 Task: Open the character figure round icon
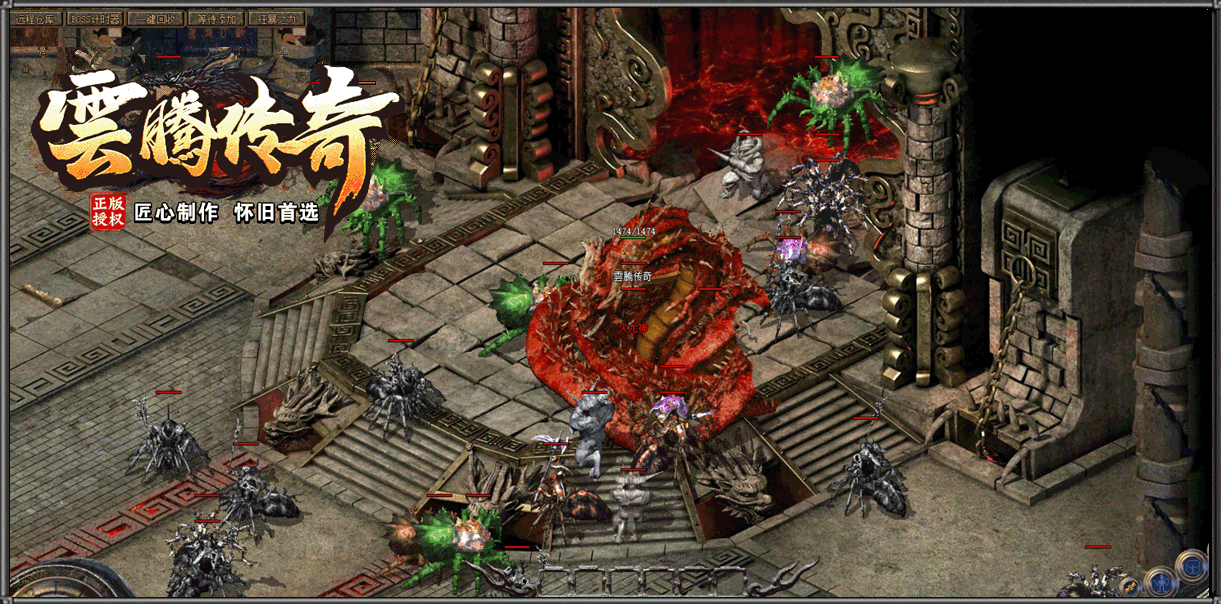[1160, 579]
